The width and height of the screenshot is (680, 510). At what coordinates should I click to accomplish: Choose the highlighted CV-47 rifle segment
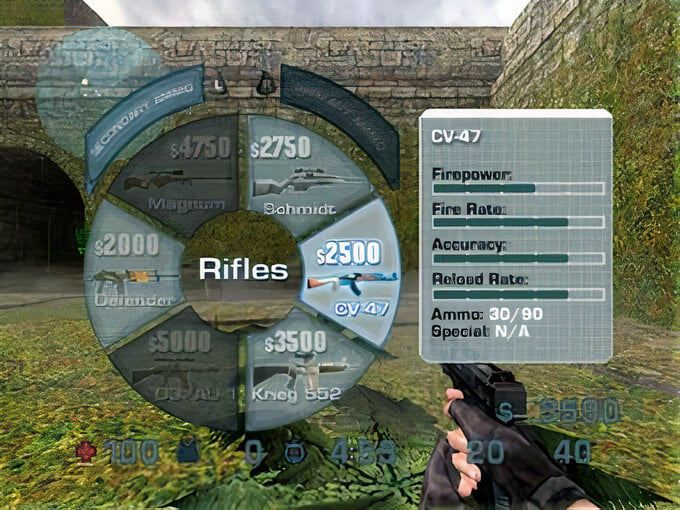350,272
